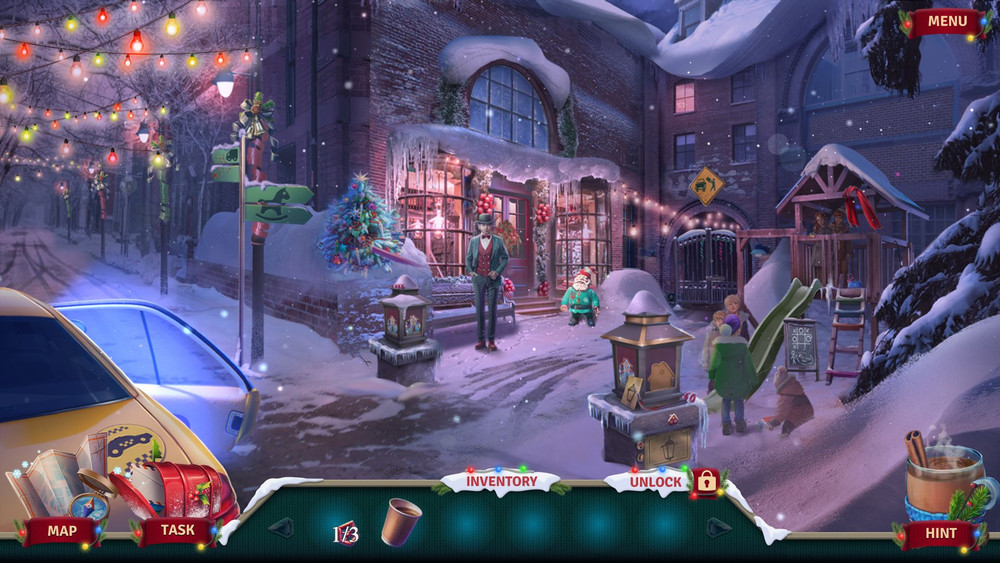Screen dimensions: 1000x563
Task: Show the current Task
Action: pos(178,531)
